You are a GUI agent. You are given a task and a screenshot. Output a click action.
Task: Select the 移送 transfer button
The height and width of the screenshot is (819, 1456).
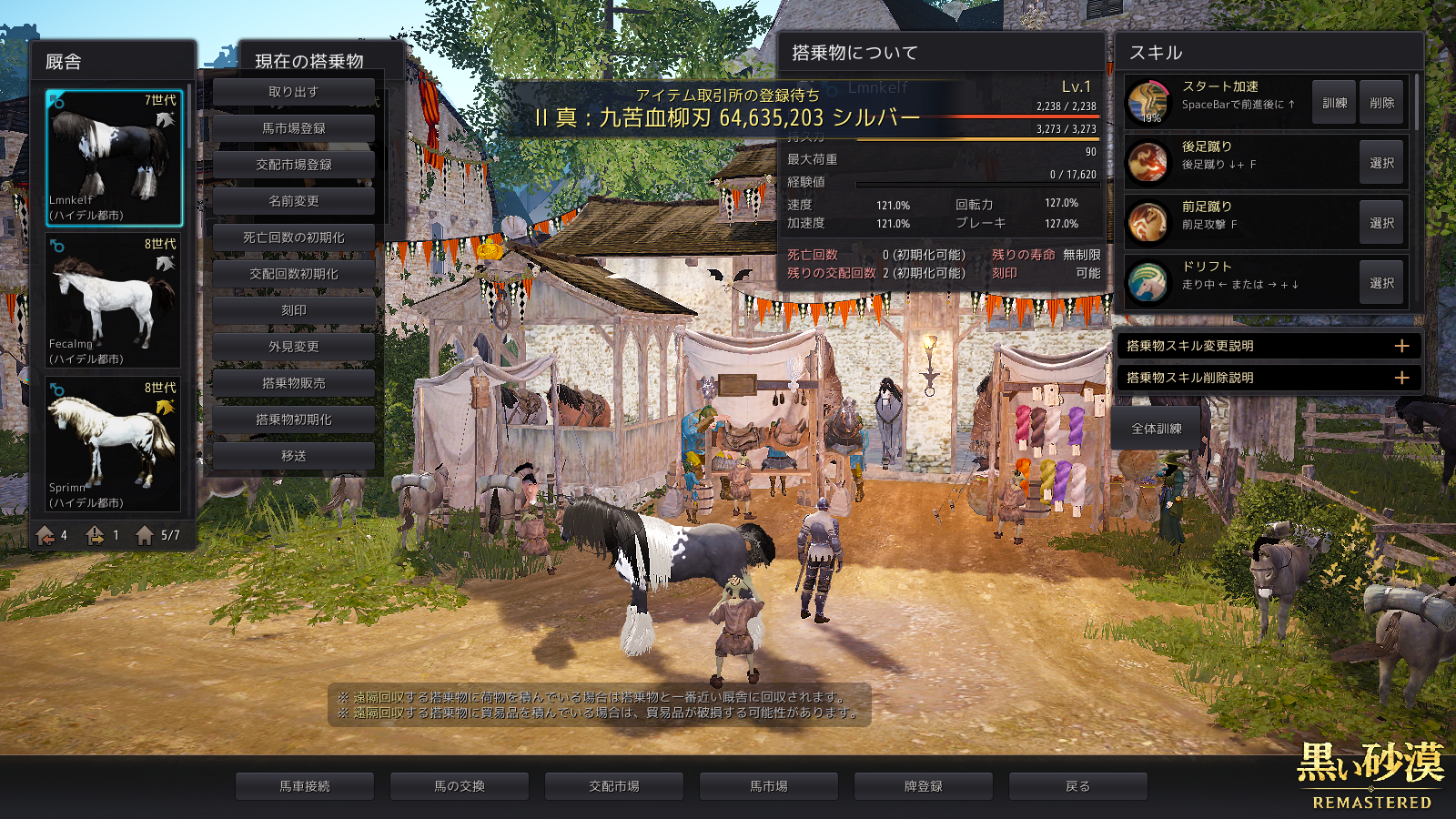293,456
